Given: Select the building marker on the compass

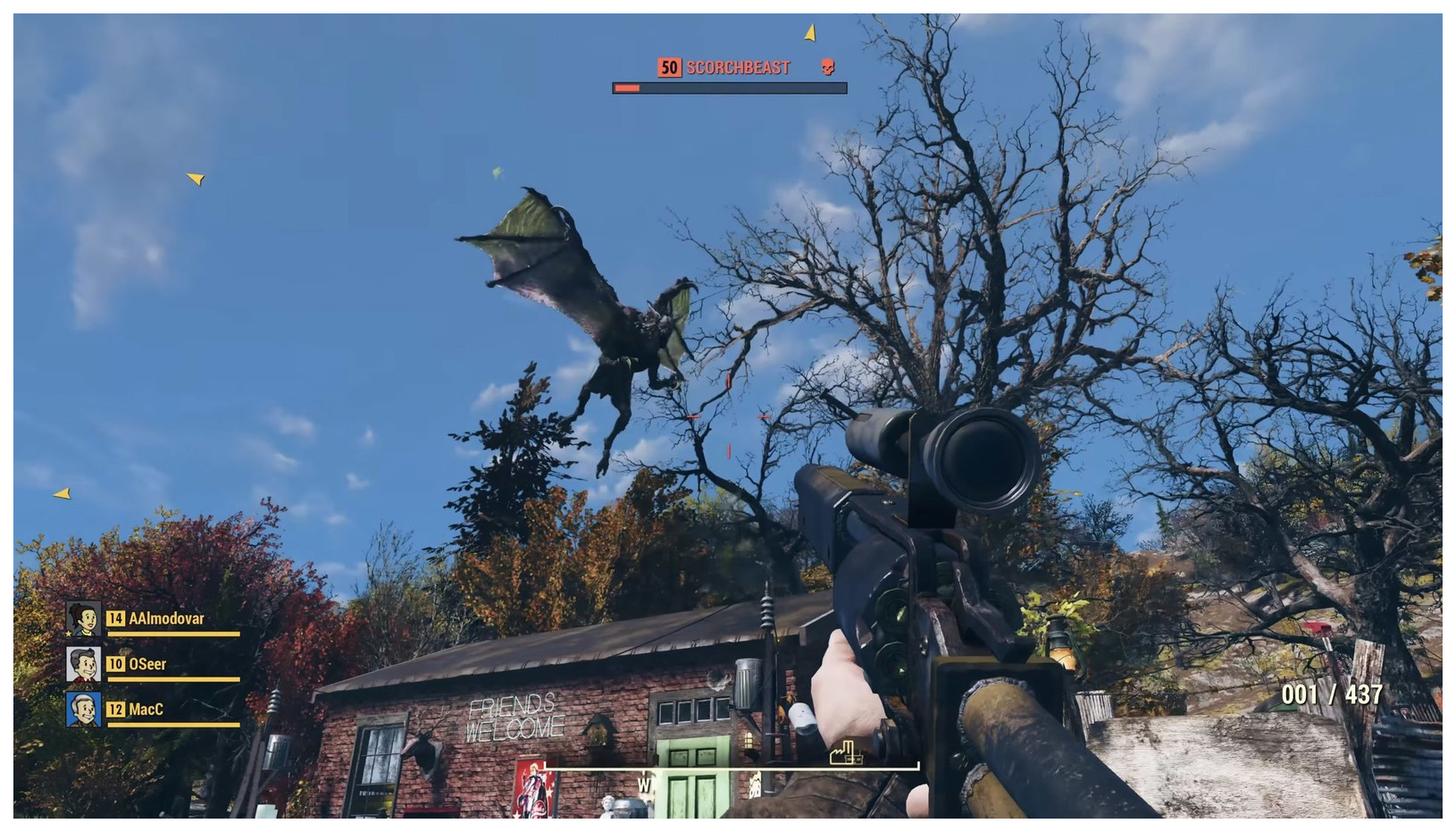Looking at the screenshot, I should [845, 753].
